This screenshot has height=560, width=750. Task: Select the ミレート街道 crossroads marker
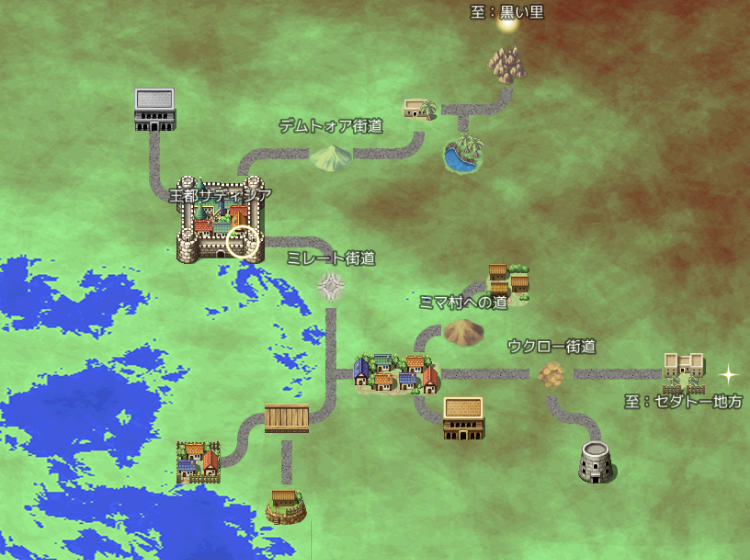(x=332, y=288)
